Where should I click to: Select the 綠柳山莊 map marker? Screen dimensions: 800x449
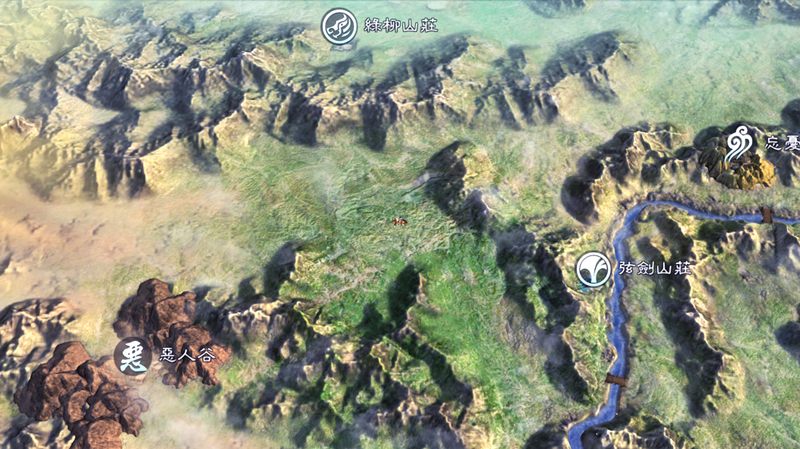coord(339,27)
